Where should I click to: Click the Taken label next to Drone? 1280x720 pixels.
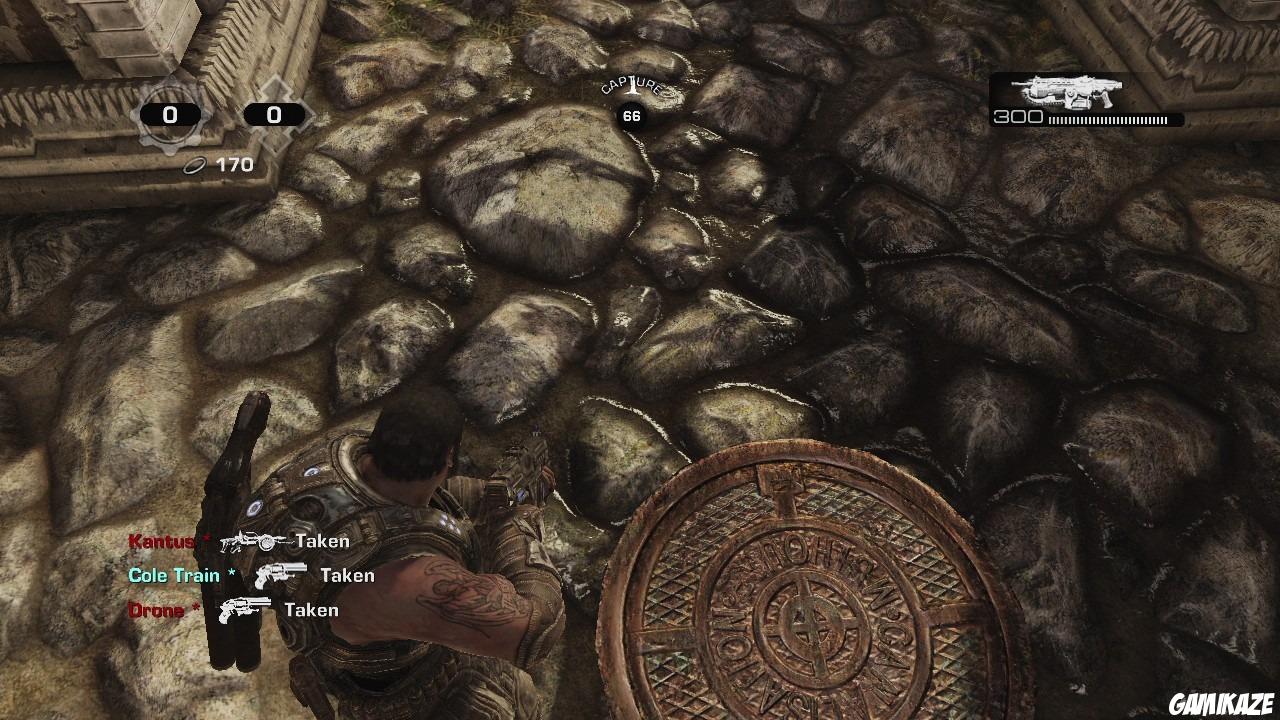click(x=311, y=608)
